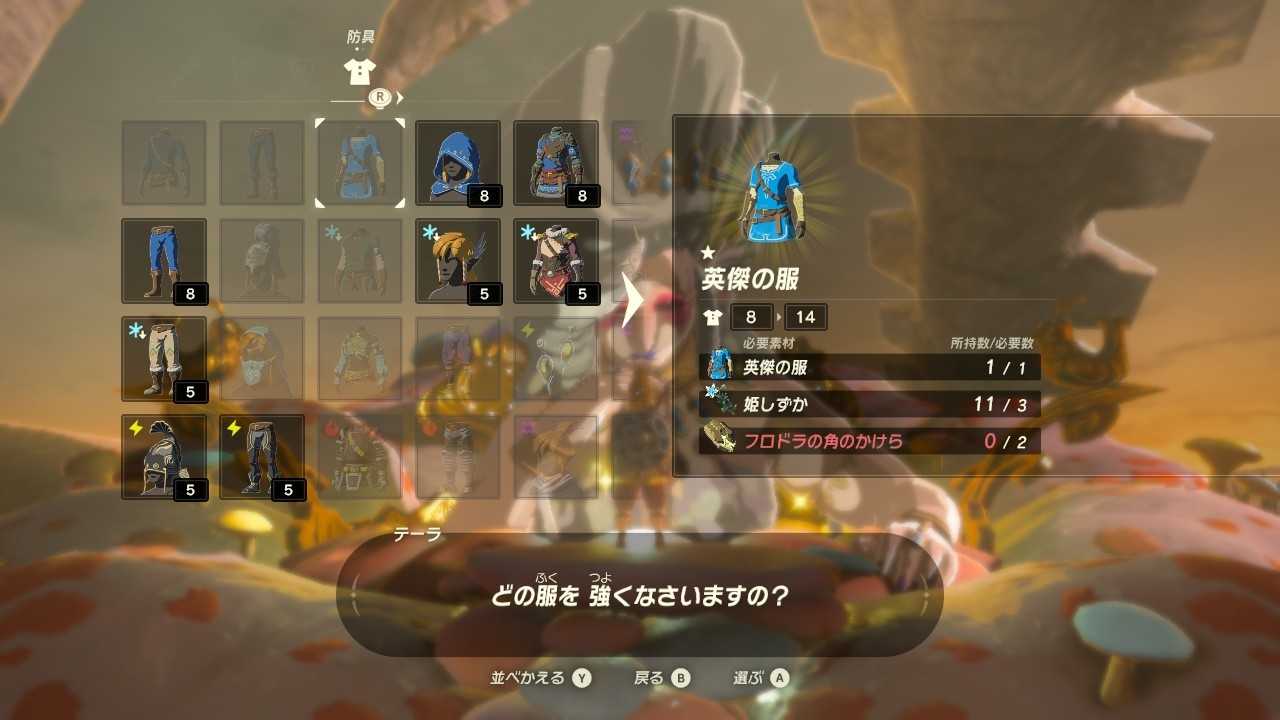Select the red Snowquill tunic marked 5
Viewport: 1280px width, 720px height.
point(554,260)
